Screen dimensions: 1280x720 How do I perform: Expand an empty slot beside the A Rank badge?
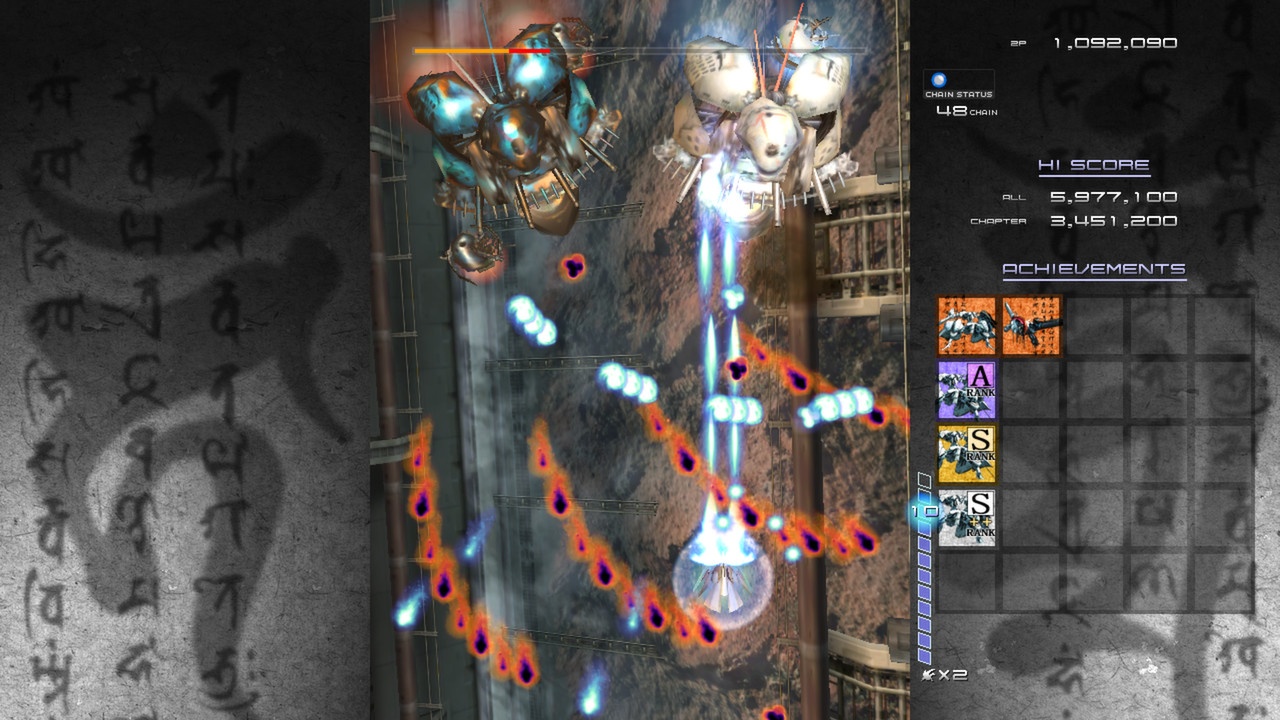click(x=1030, y=389)
